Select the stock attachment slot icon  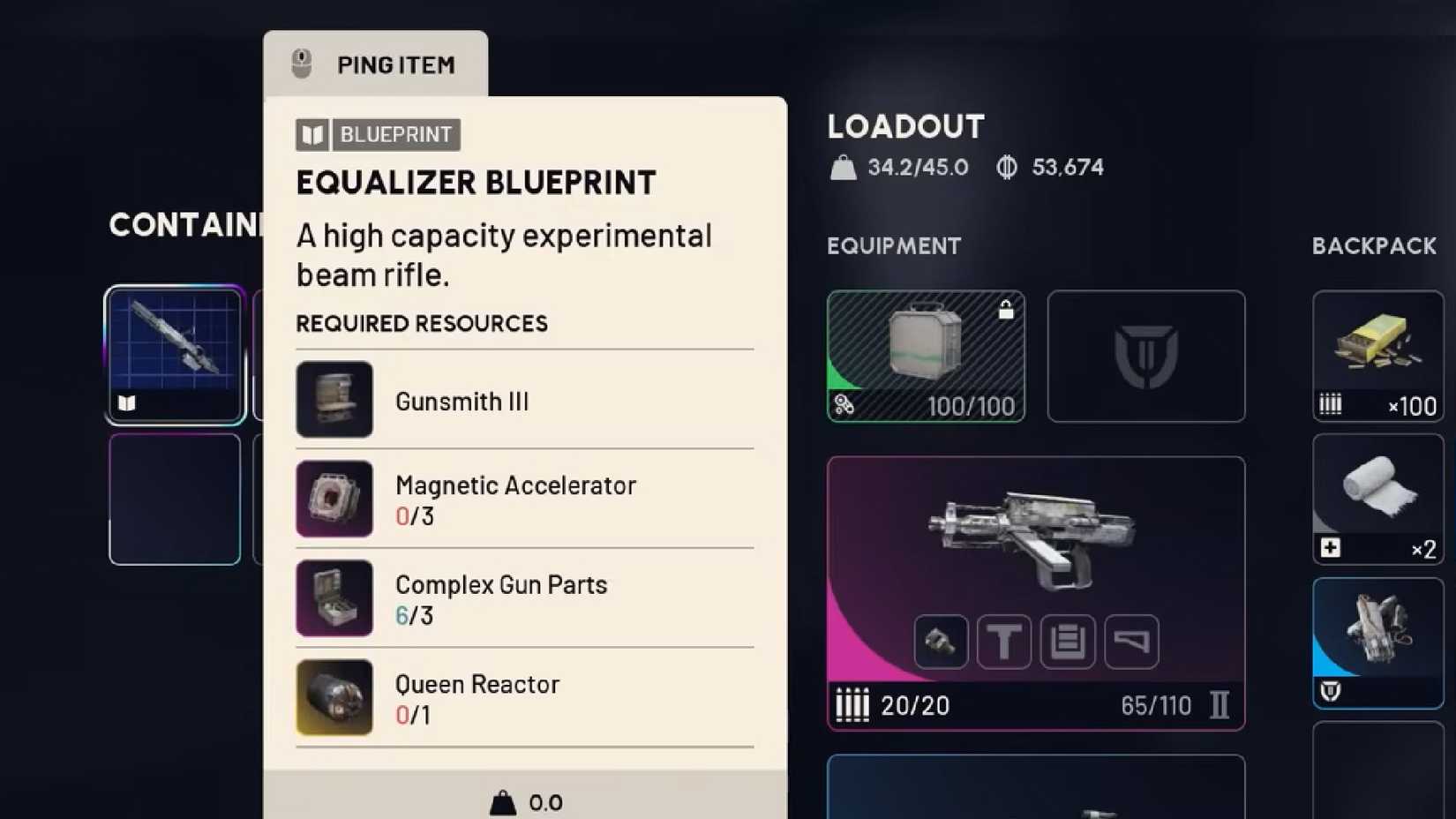(1130, 642)
